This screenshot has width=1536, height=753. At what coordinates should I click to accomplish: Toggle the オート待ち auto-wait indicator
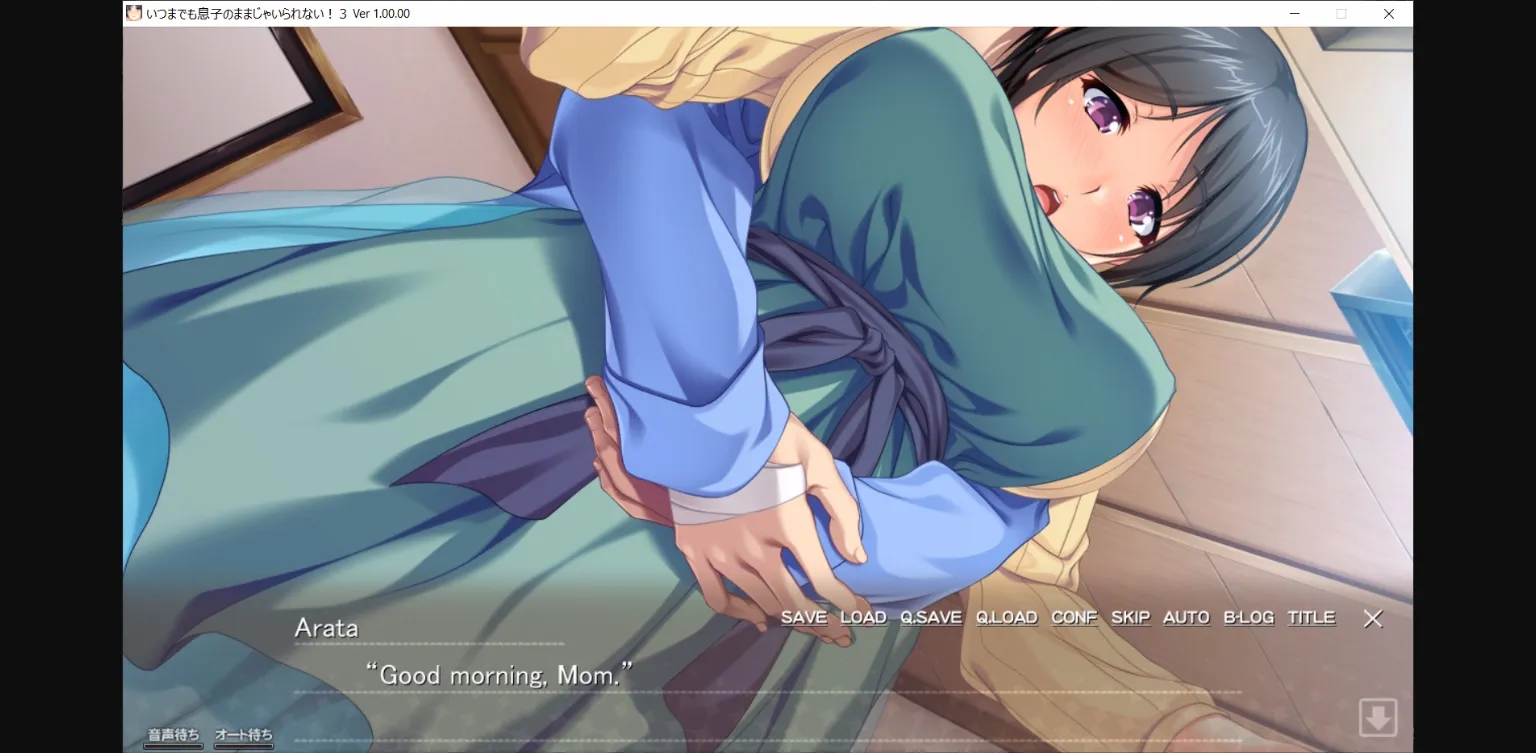pyautogui.click(x=243, y=733)
